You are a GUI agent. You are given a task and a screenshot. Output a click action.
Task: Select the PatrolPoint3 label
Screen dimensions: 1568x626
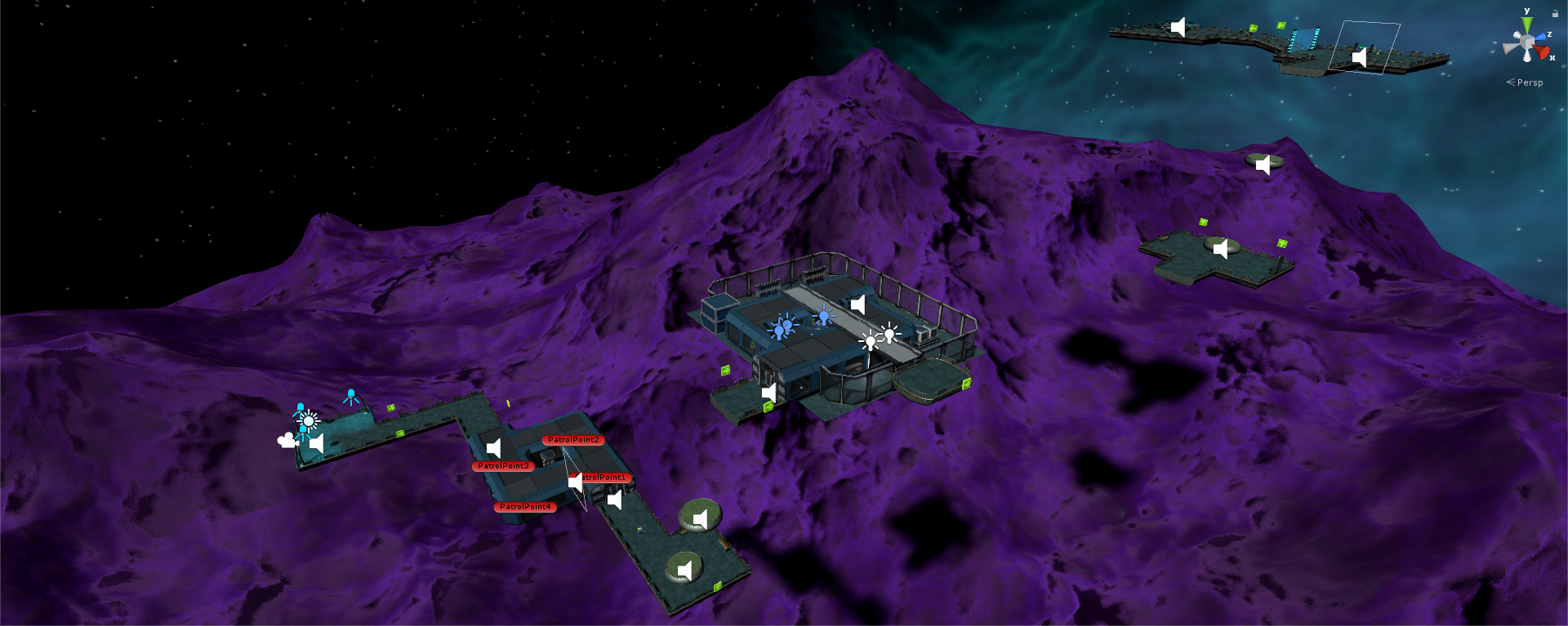click(x=503, y=466)
